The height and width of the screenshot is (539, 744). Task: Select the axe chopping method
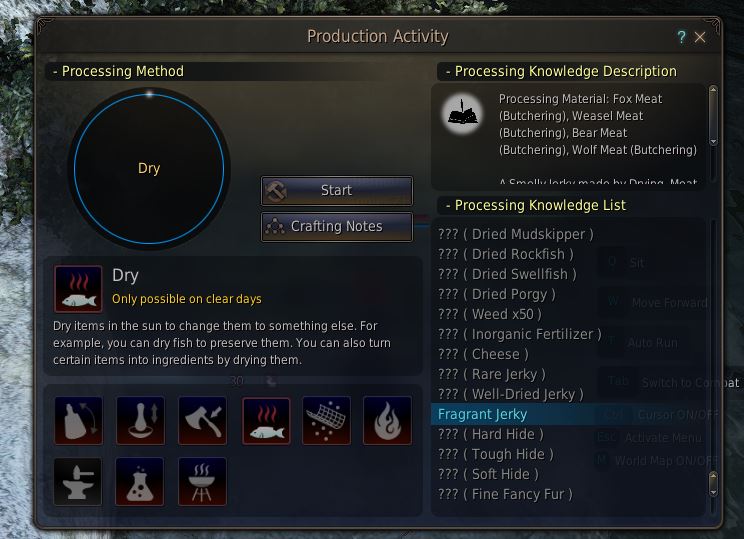(202, 420)
